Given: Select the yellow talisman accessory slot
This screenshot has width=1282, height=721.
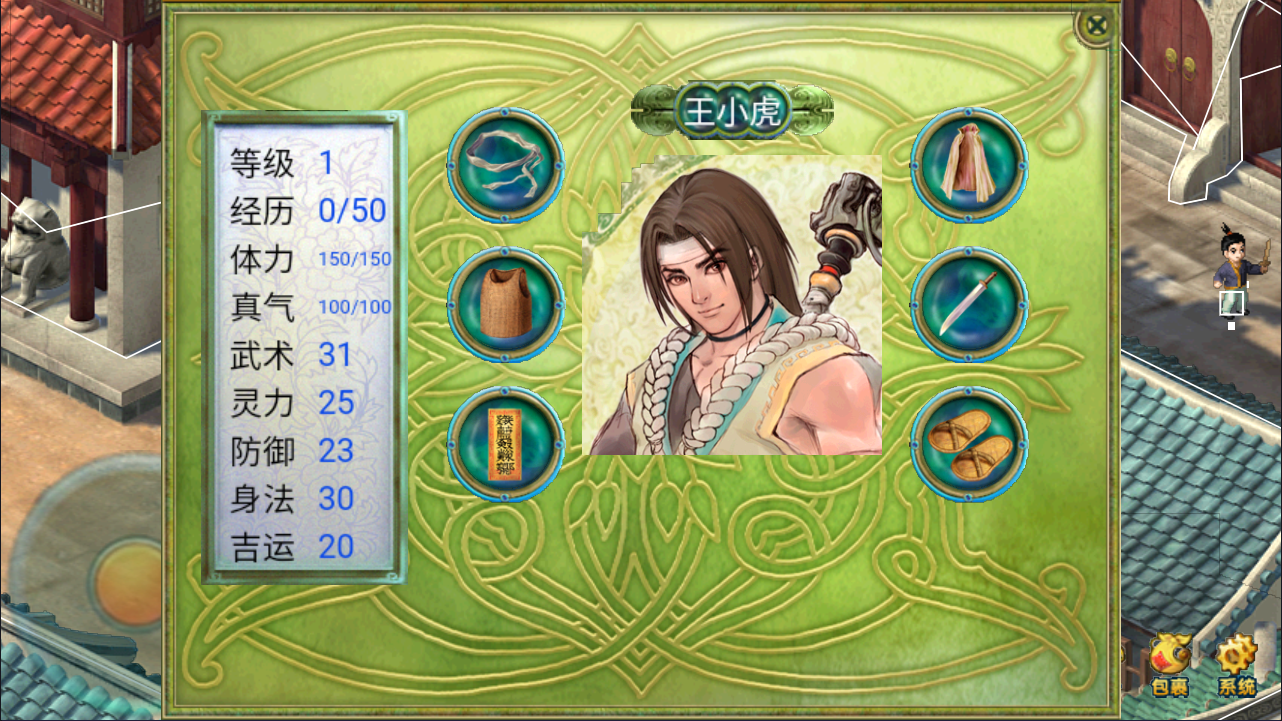Looking at the screenshot, I should point(505,443).
